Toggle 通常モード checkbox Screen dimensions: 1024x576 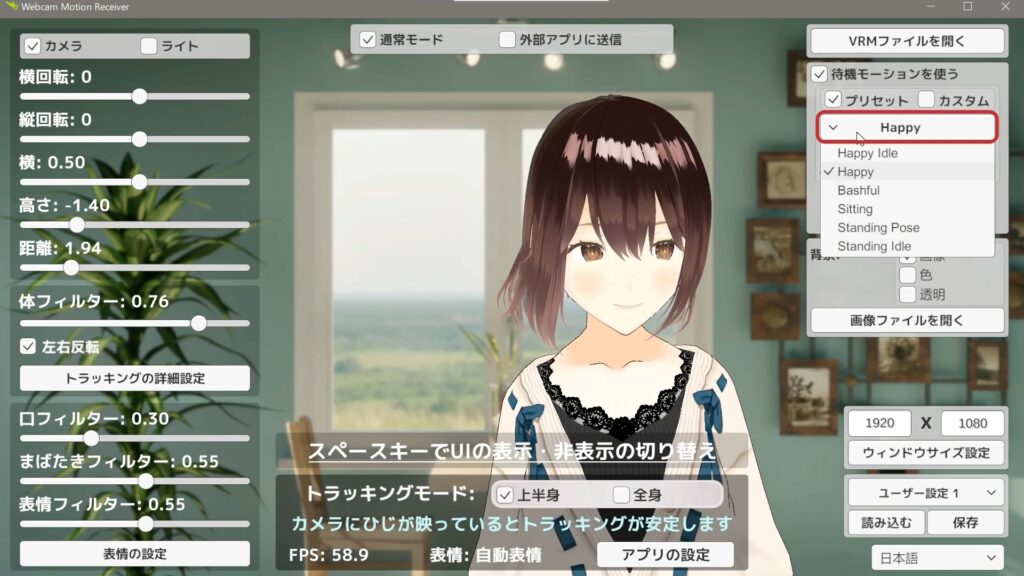pyautogui.click(x=368, y=40)
